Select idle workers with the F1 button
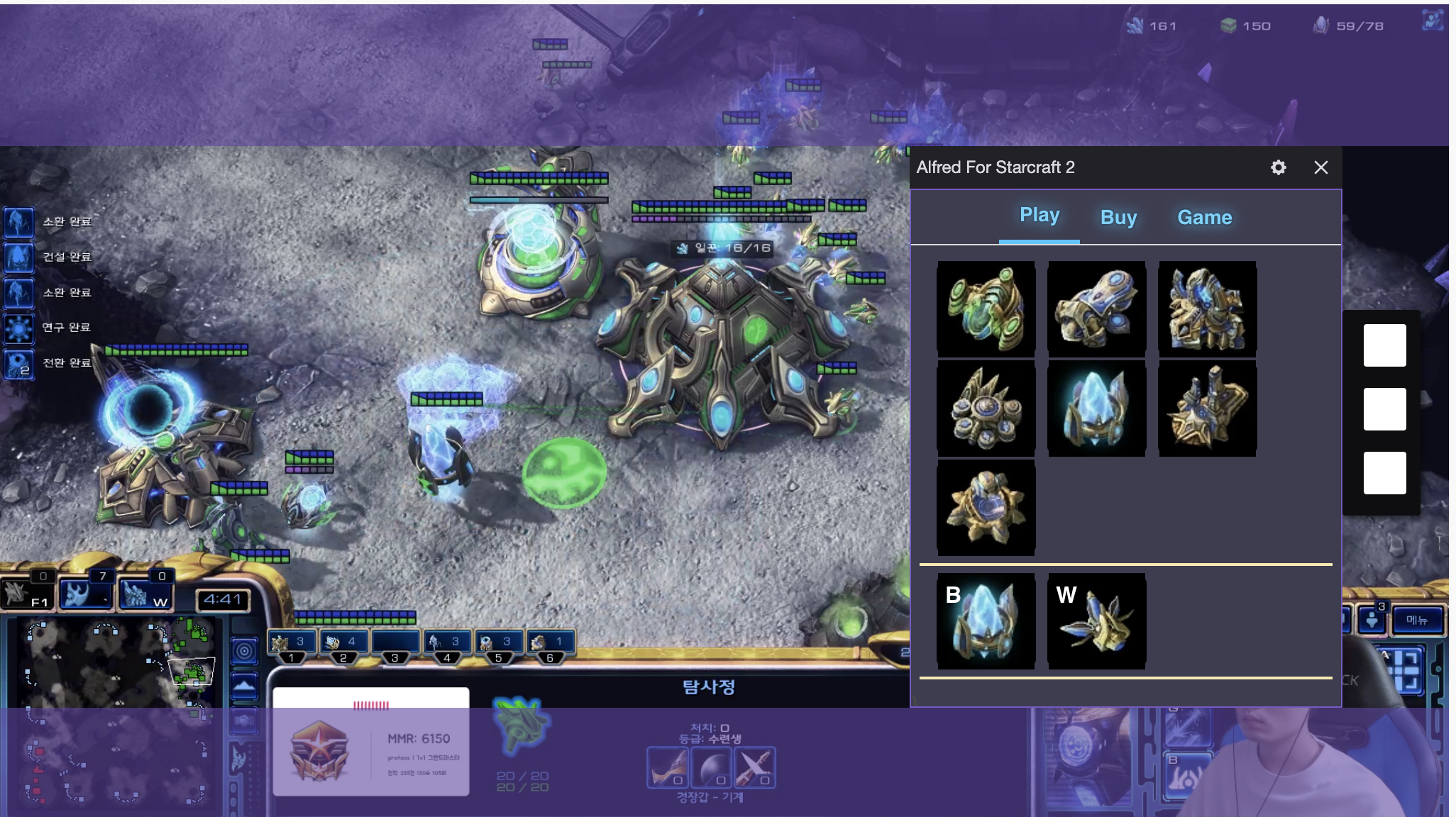 pyautogui.click(x=27, y=594)
